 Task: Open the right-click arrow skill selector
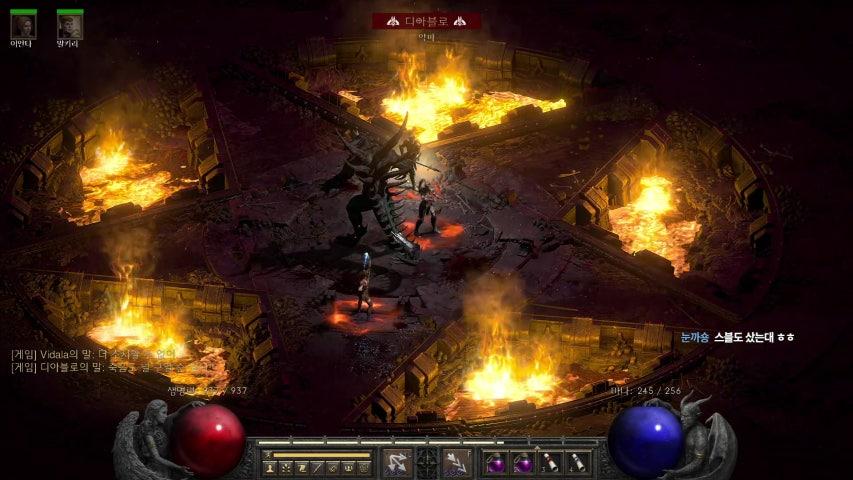(457, 462)
